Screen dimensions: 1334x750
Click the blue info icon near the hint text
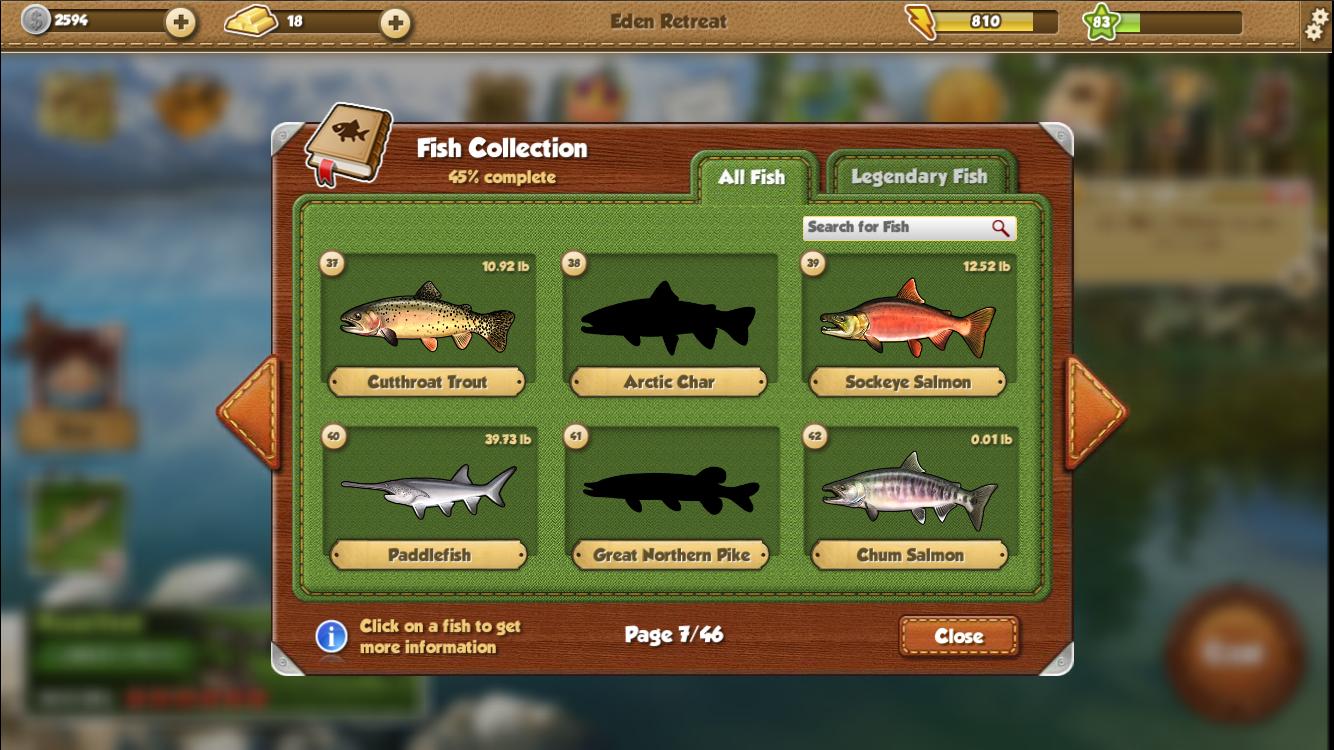coord(331,637)
